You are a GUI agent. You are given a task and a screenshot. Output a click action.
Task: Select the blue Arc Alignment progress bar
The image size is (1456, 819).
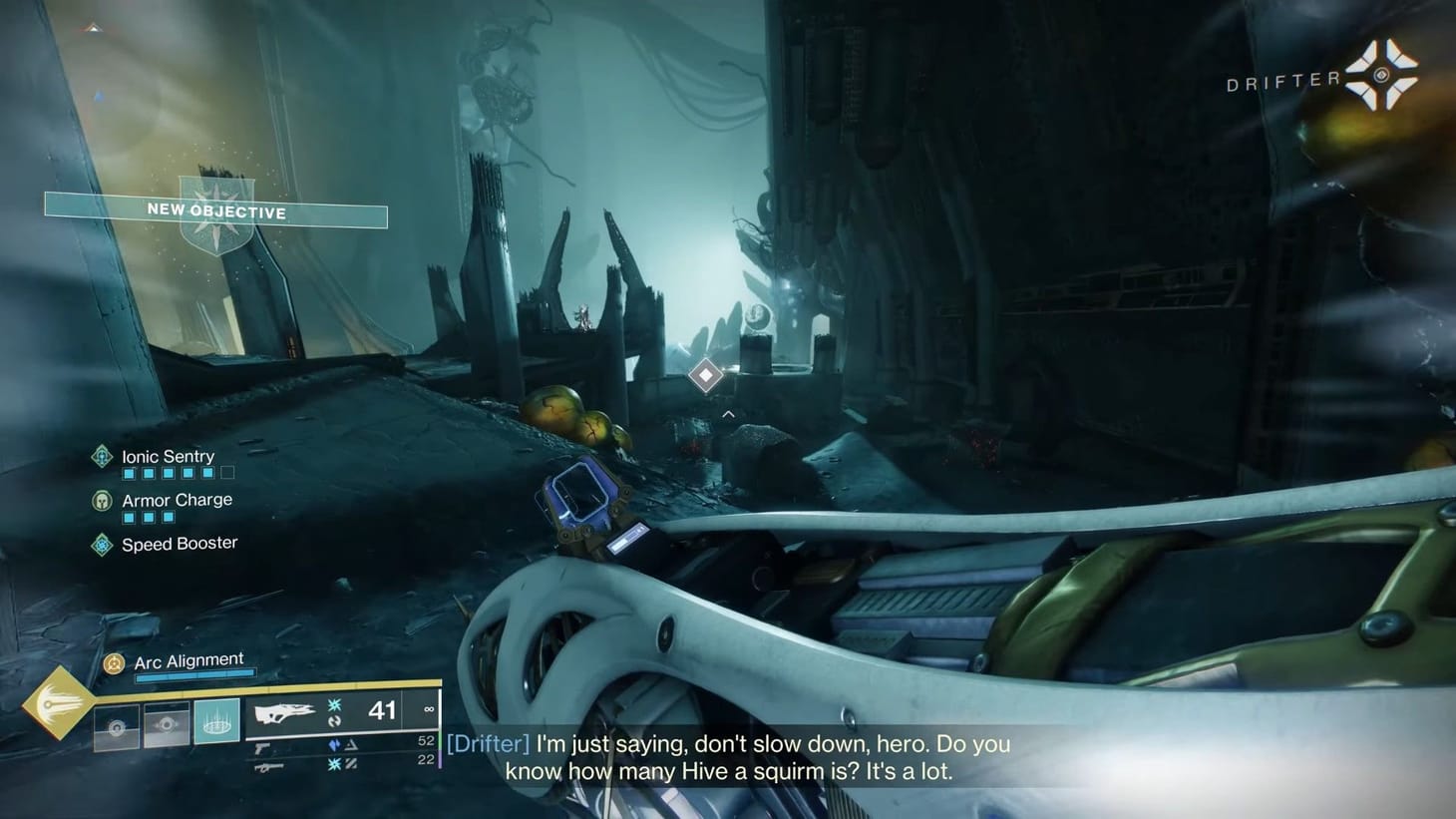pos(194,674)
